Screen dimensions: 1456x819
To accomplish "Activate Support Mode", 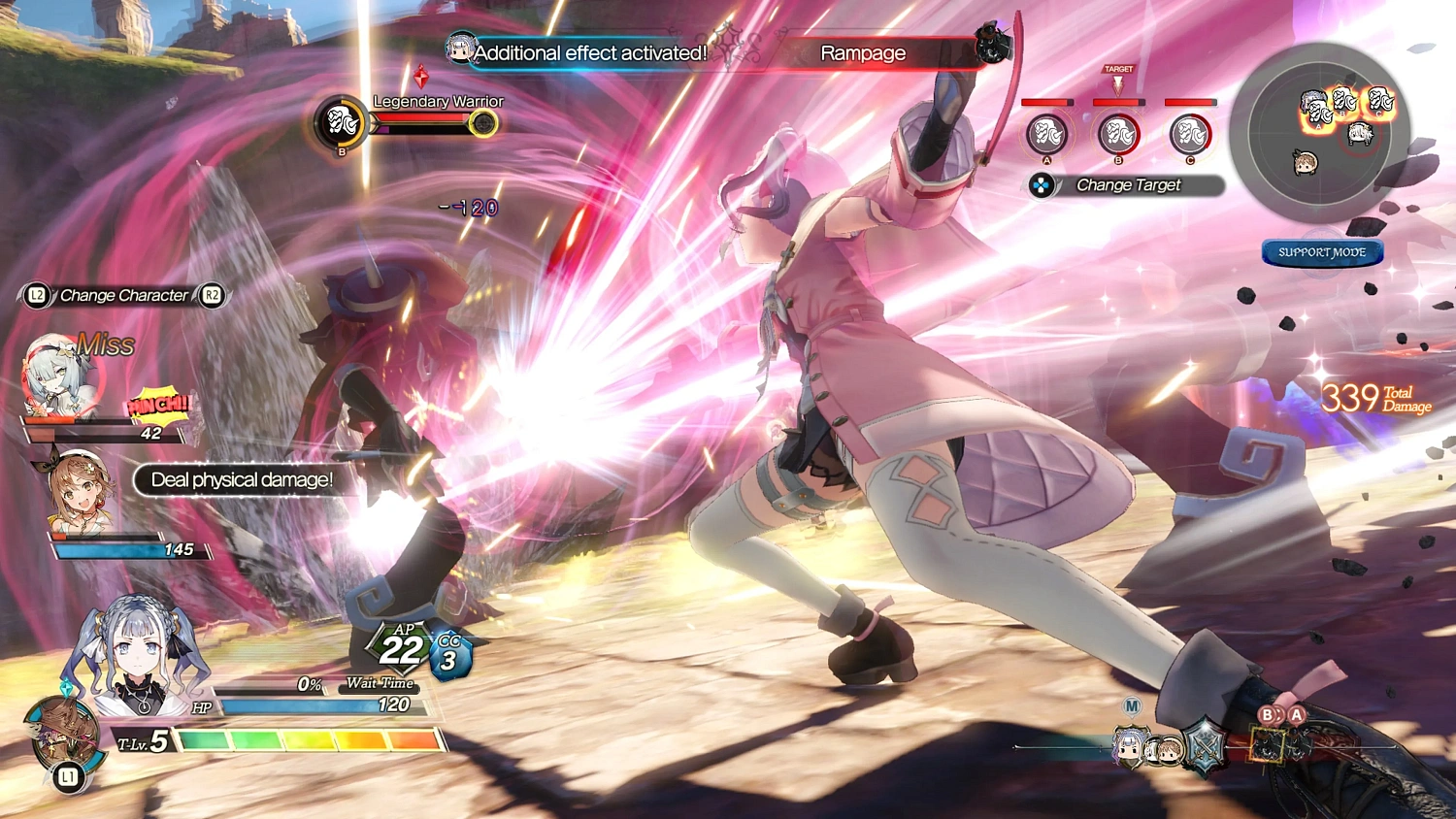I will 1321,251.
